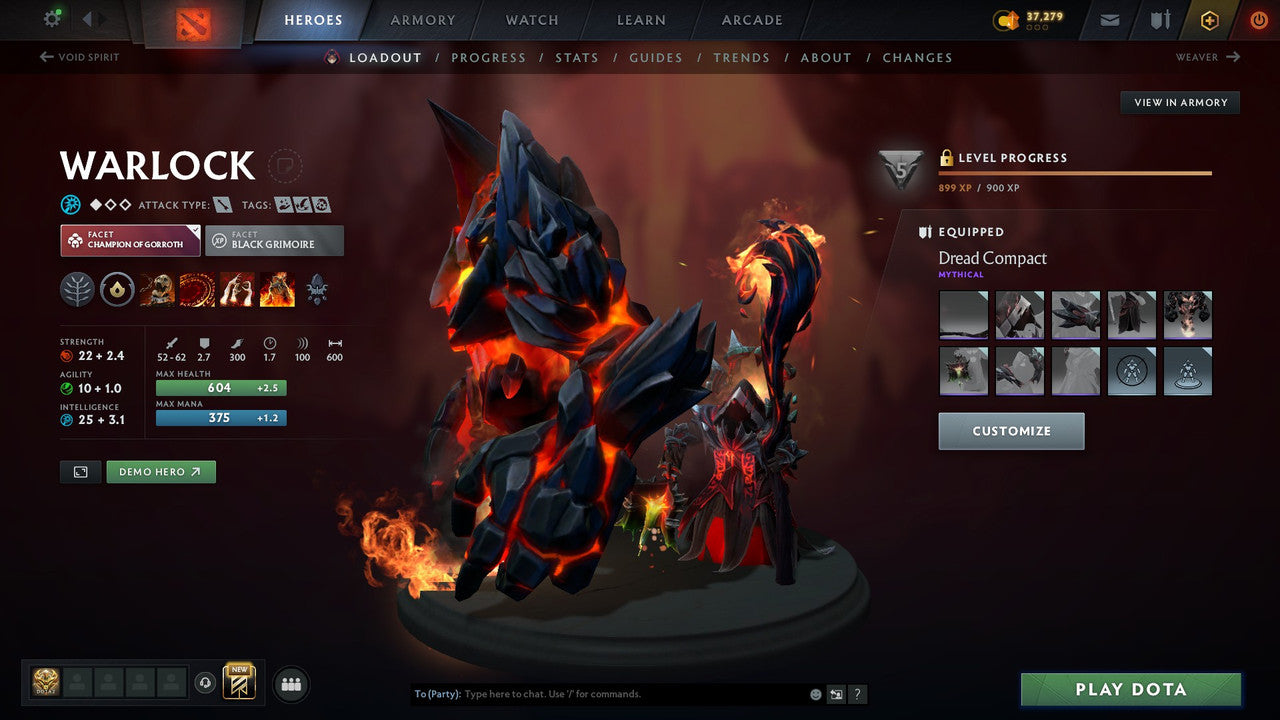Click the Dread Compact weapon thumbnail
This screenshot has width=1280, height=720.
963,315
